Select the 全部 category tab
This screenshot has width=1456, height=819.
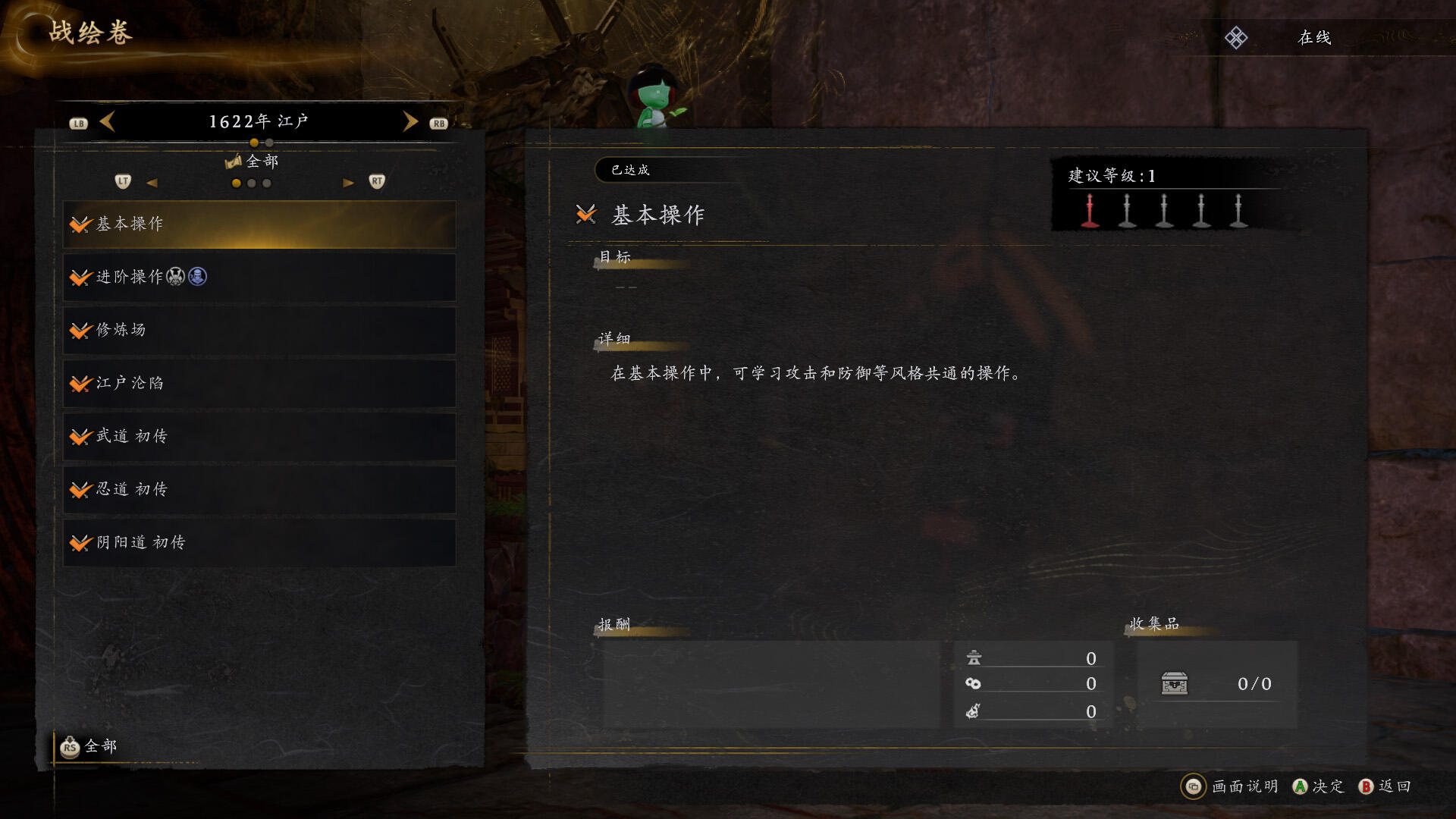253,162
